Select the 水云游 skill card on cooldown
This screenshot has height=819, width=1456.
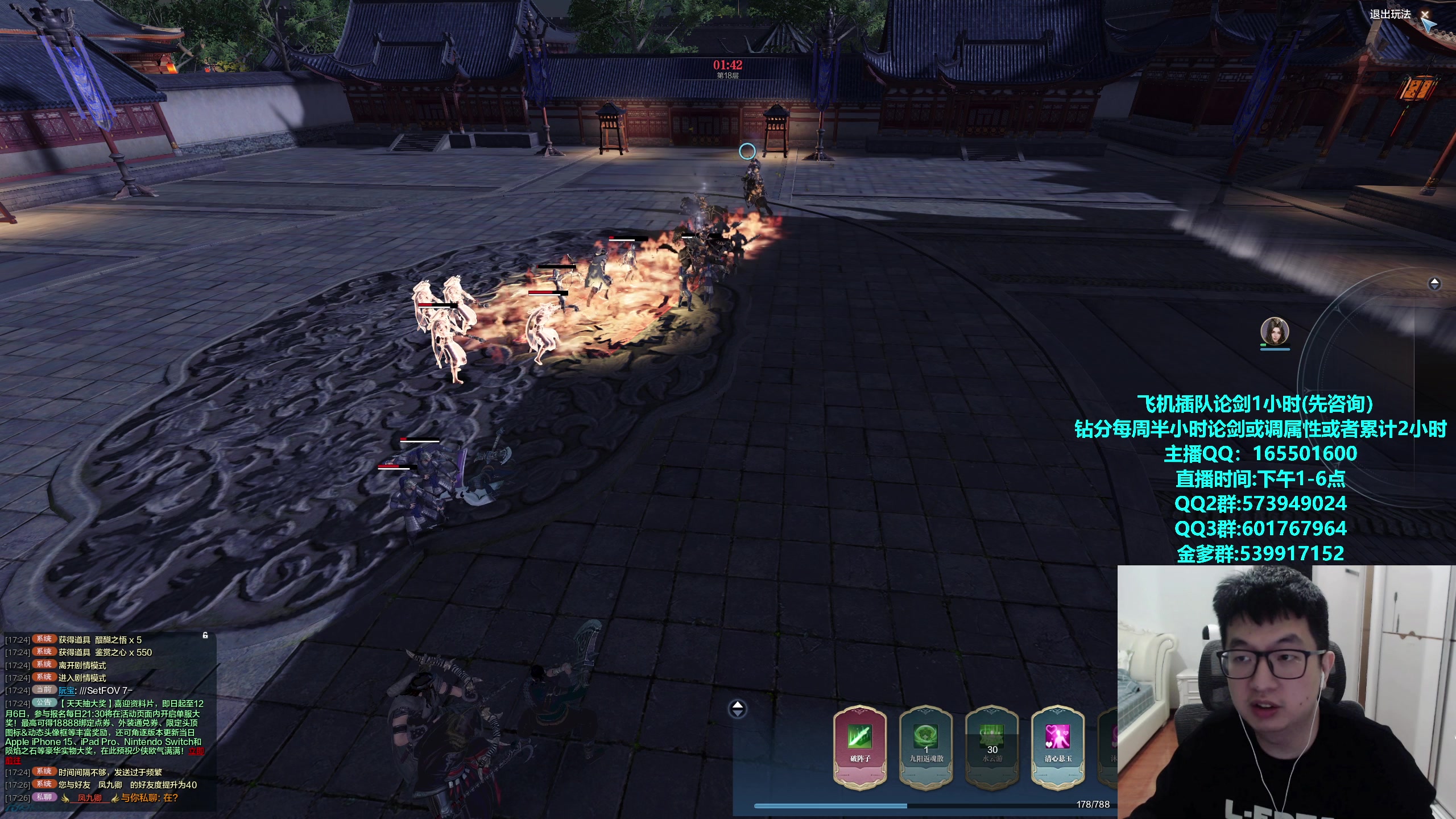(x=992, y=746)
